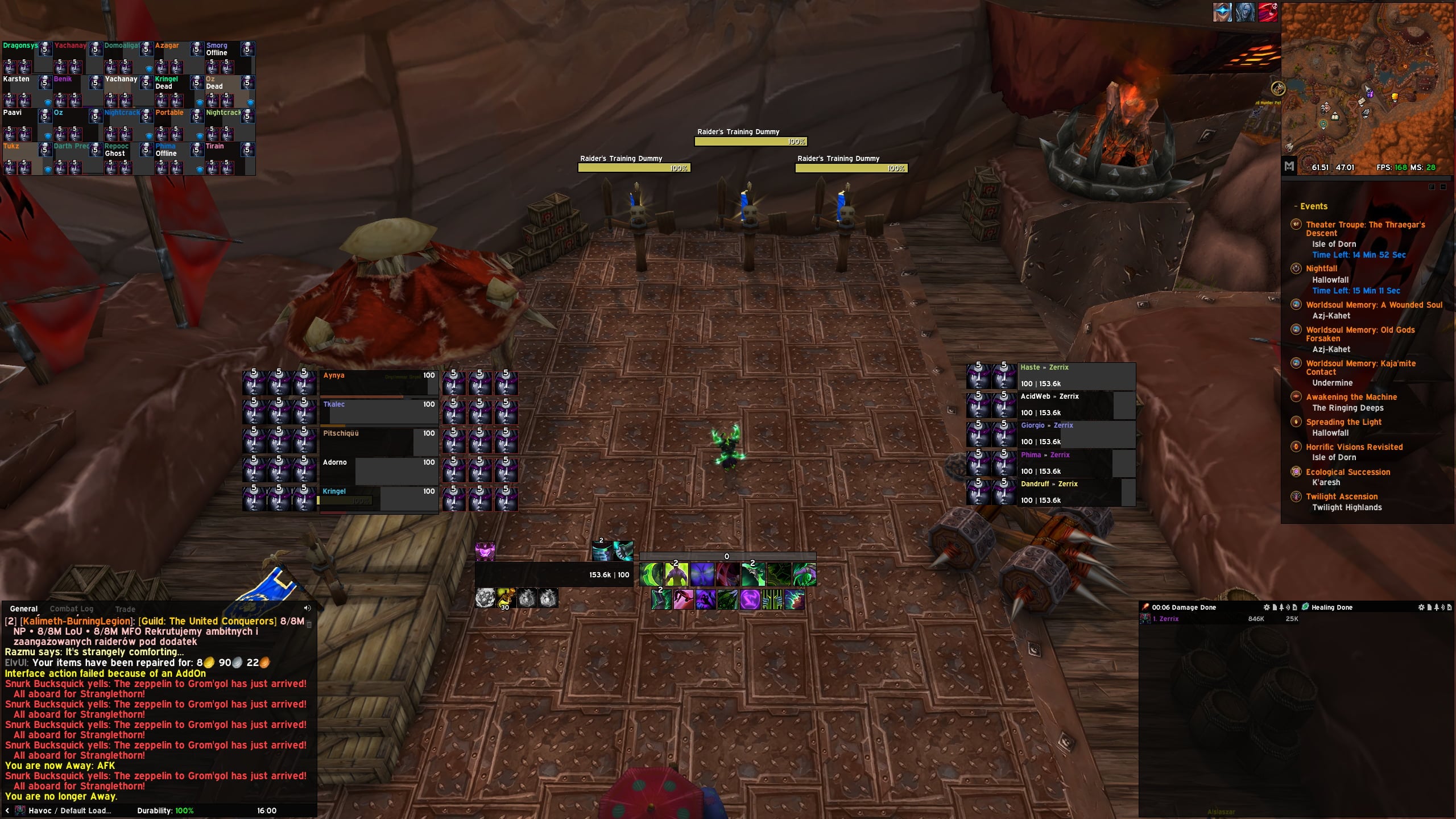Image resolution: width=1456 pixels, height=819 pixels.
Task: Open the Damage Done meter settings gear
Action: (x=1267, y=607)
